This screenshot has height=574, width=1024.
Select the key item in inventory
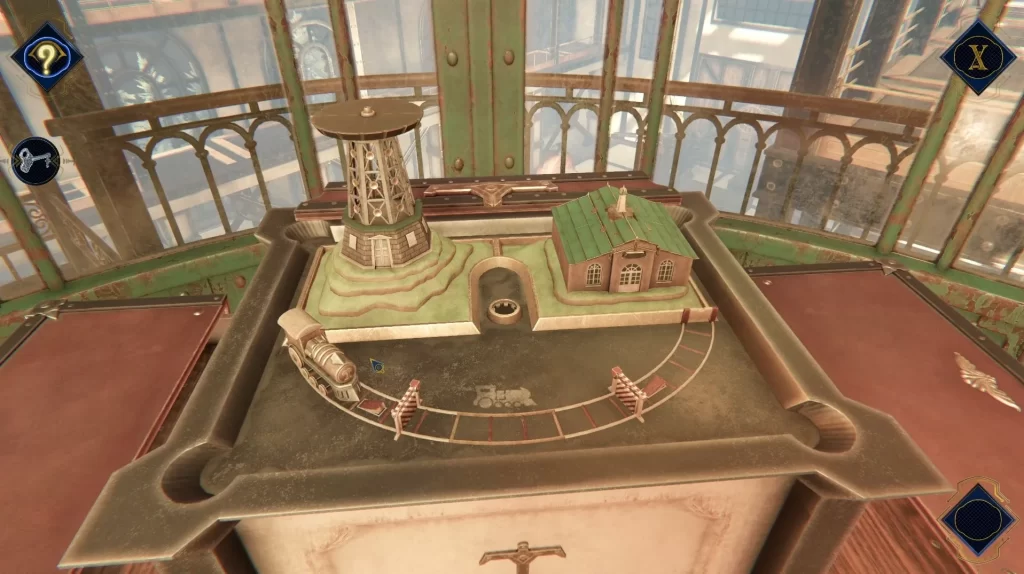pos(37,161)
